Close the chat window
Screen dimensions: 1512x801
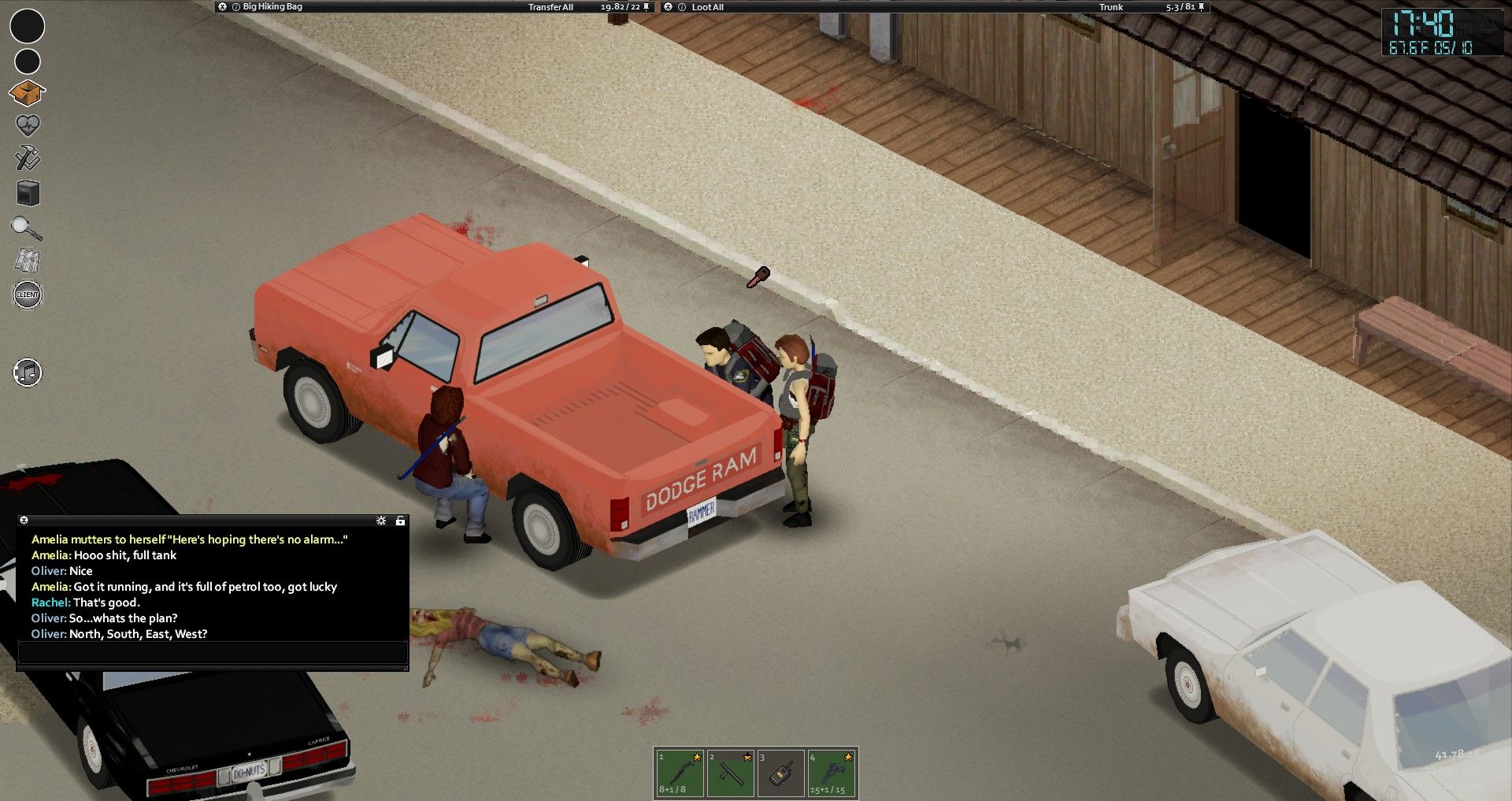tap(24, 521)
